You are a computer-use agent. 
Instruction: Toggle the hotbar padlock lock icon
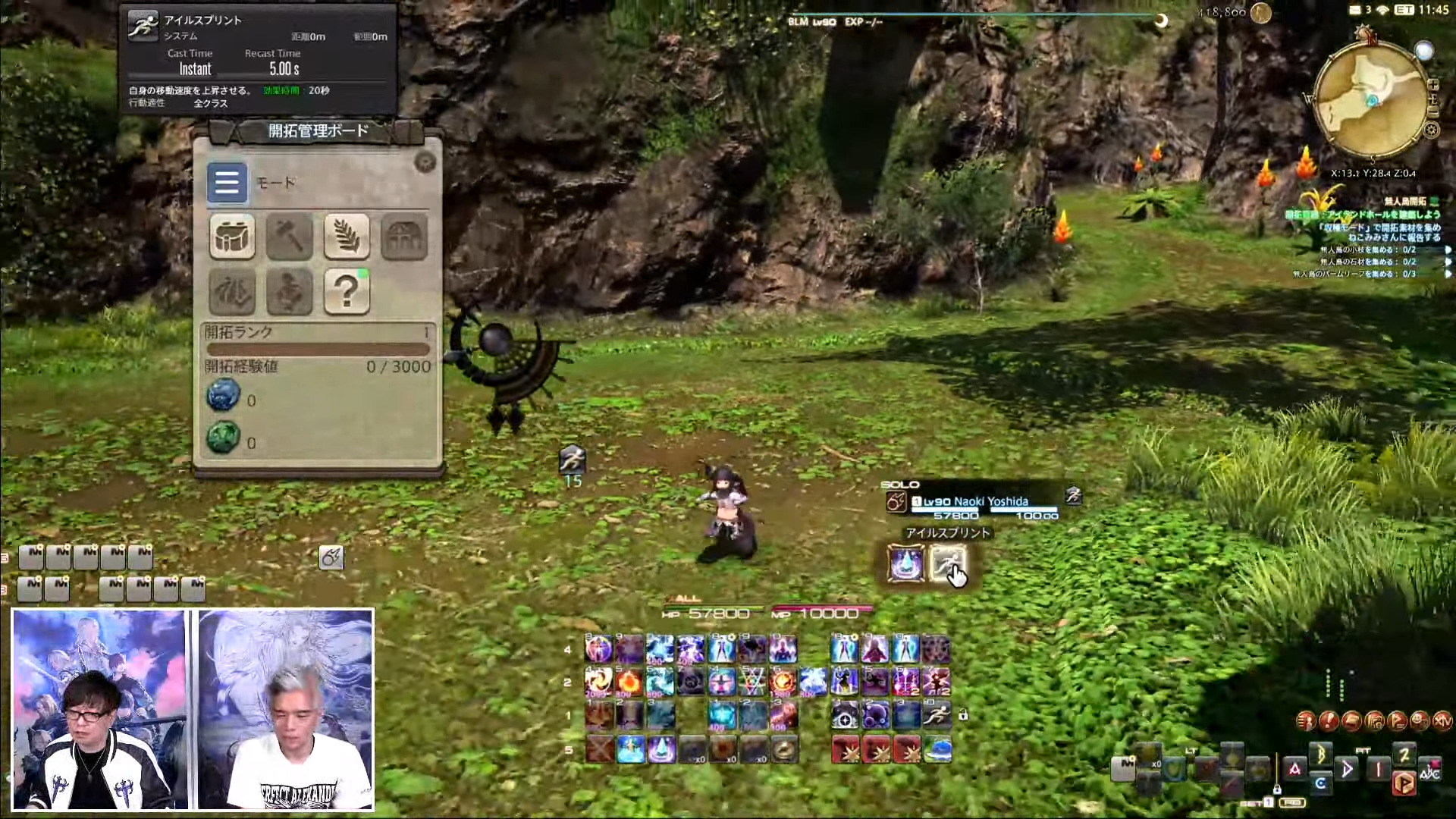963,714
